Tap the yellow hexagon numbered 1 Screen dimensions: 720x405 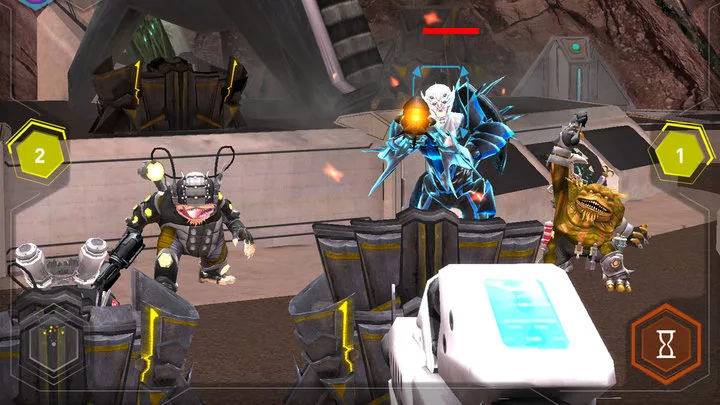pyautogui.click(x=680, y=155)
